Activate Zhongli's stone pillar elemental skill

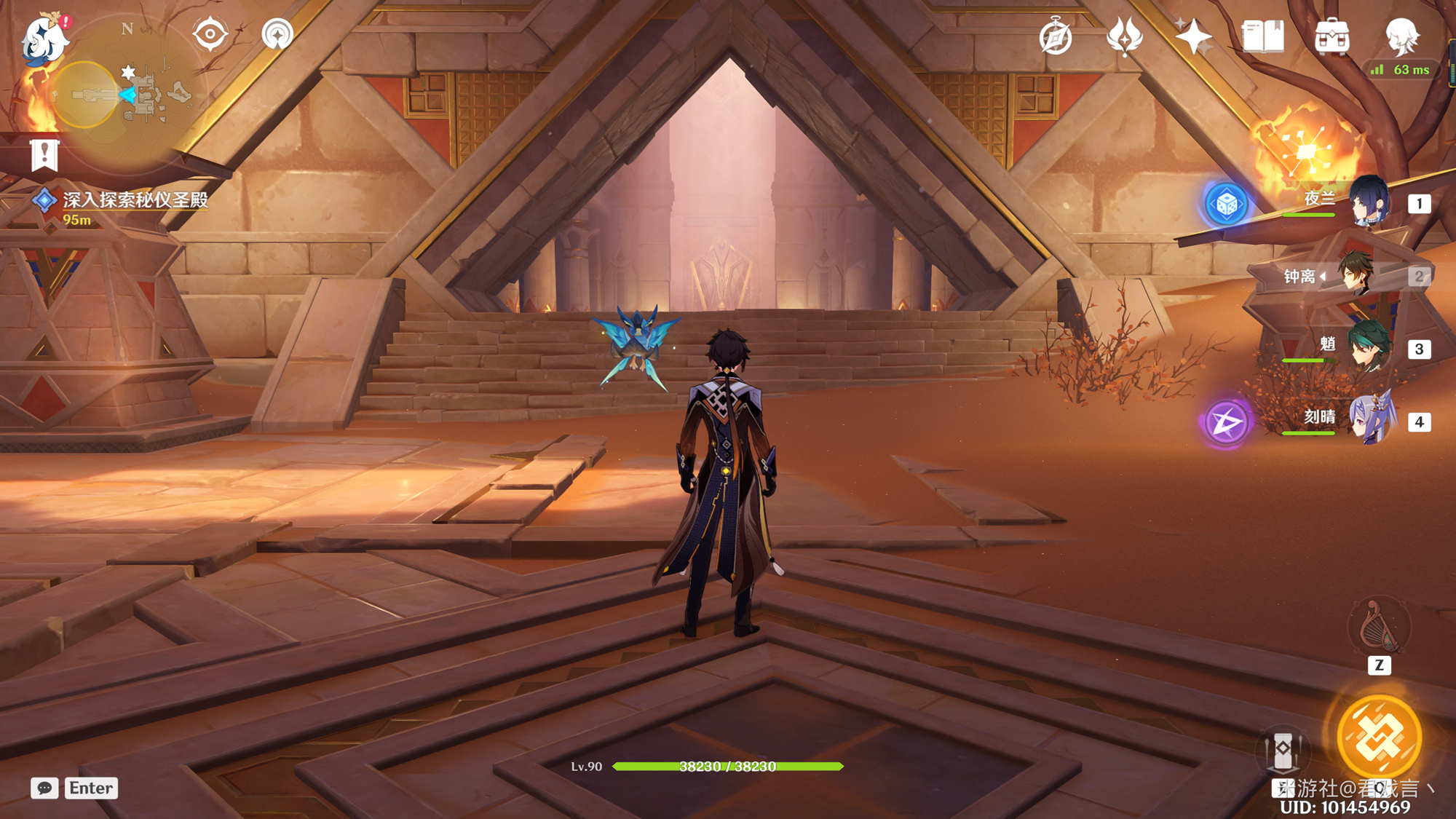(x=1283, y=750)
